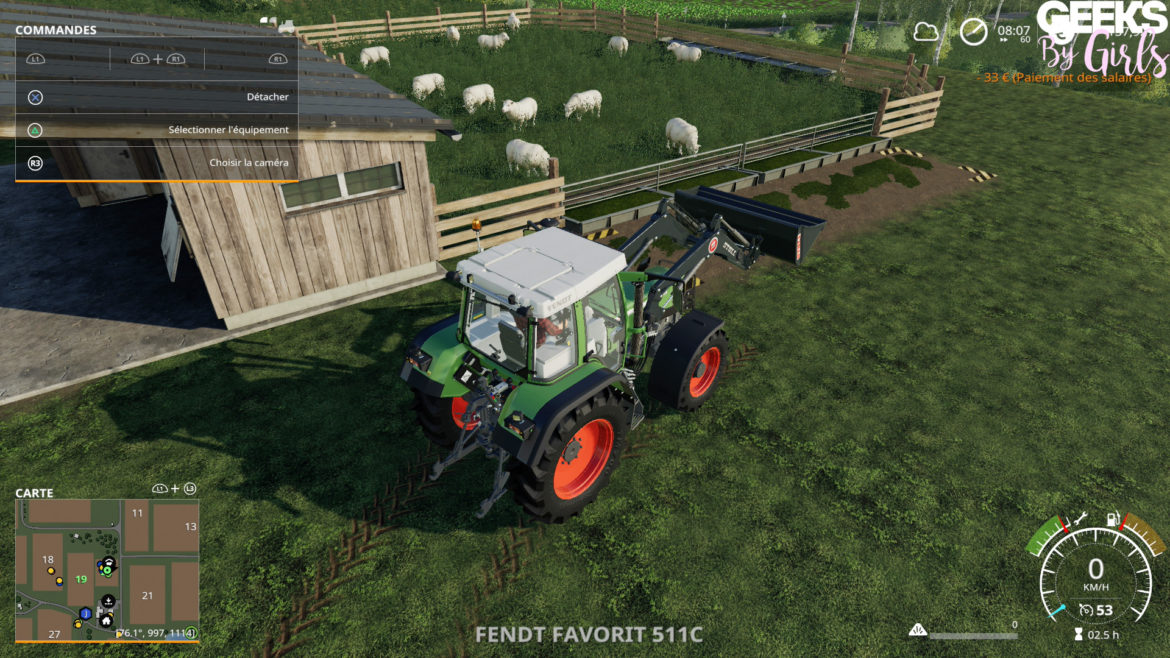Select field 18 on the minimap
Viewport: 1170px width, 658px height.
click(x=47, y=560)
